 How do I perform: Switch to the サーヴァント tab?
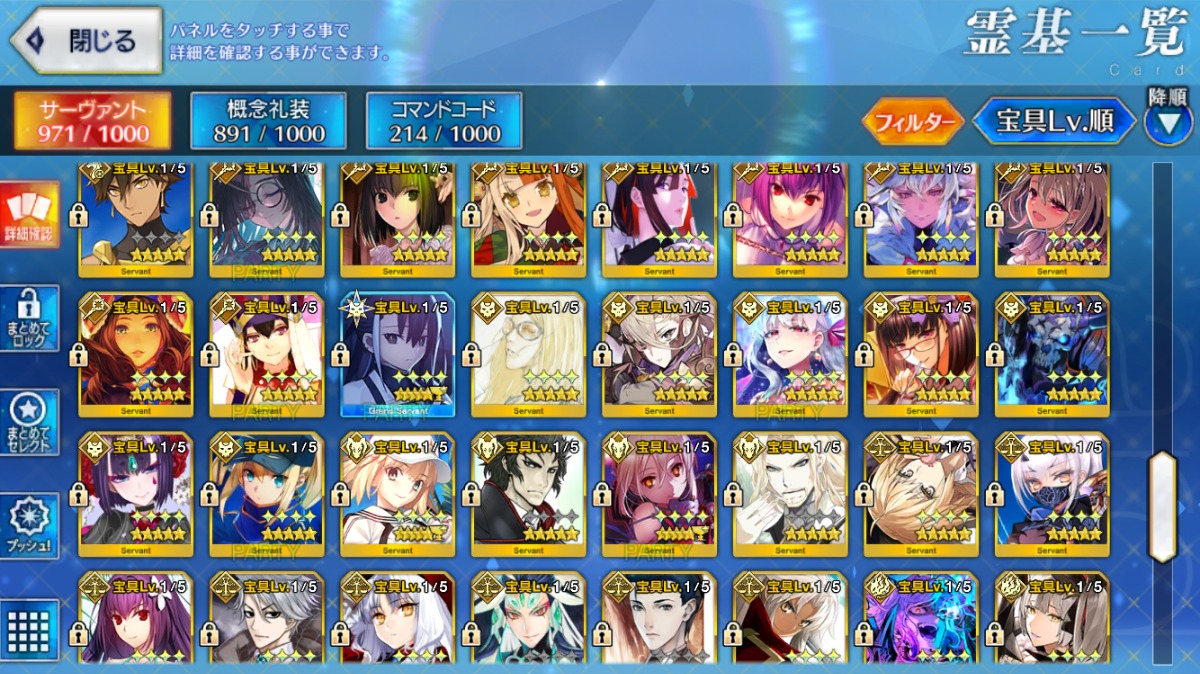[x=92, y=121]
